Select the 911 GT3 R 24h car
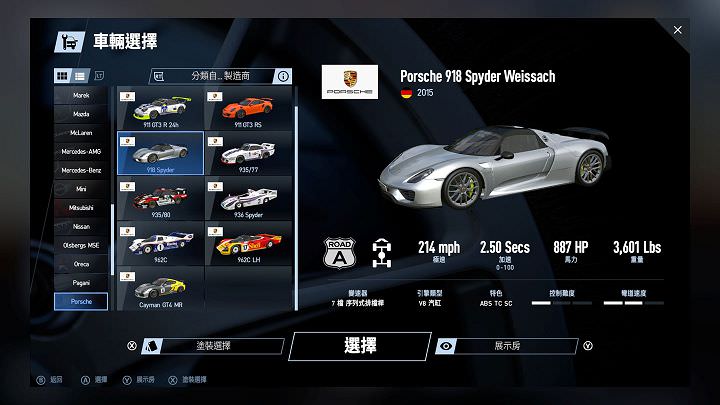The height and width of the screenshot is (405, 720). tap(160, 108)
